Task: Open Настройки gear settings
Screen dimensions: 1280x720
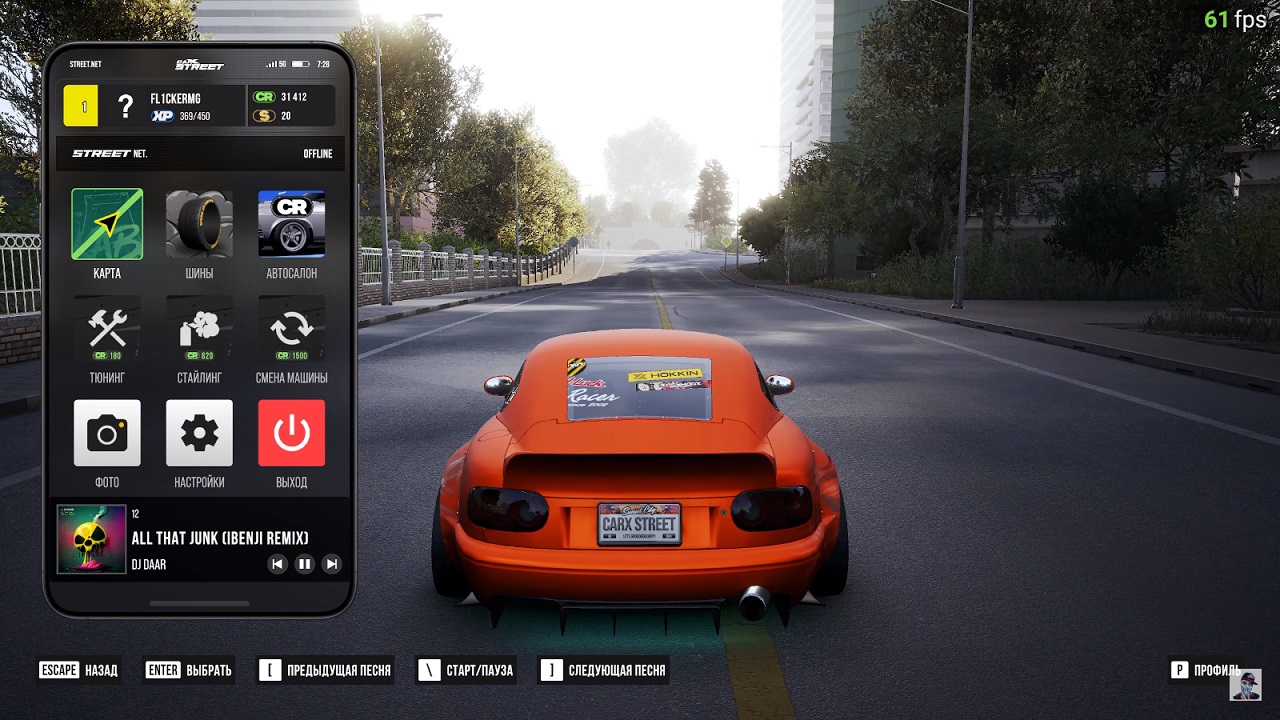Action: click(199, 434)
